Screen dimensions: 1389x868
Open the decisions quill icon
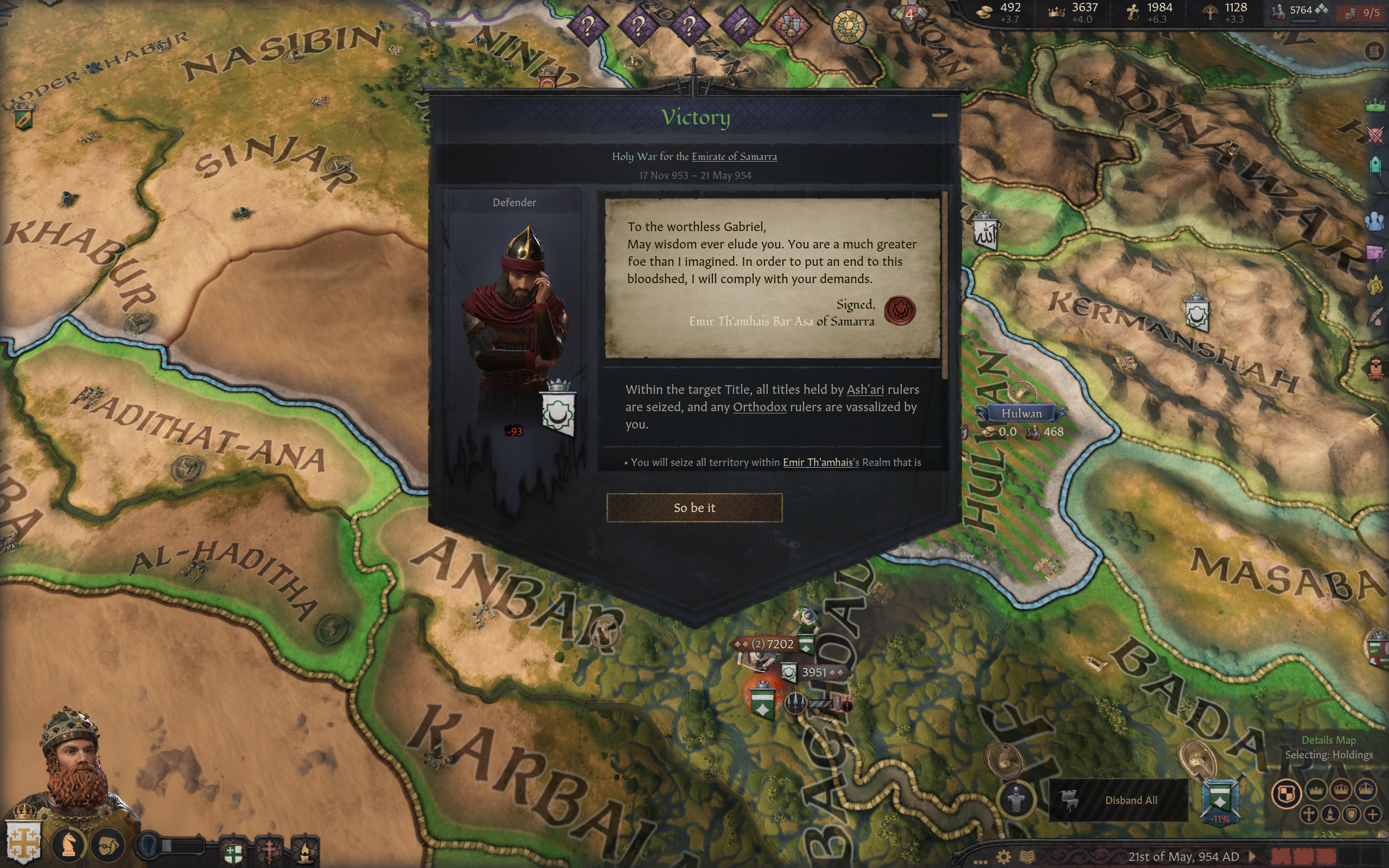[x=1376, y=317]
